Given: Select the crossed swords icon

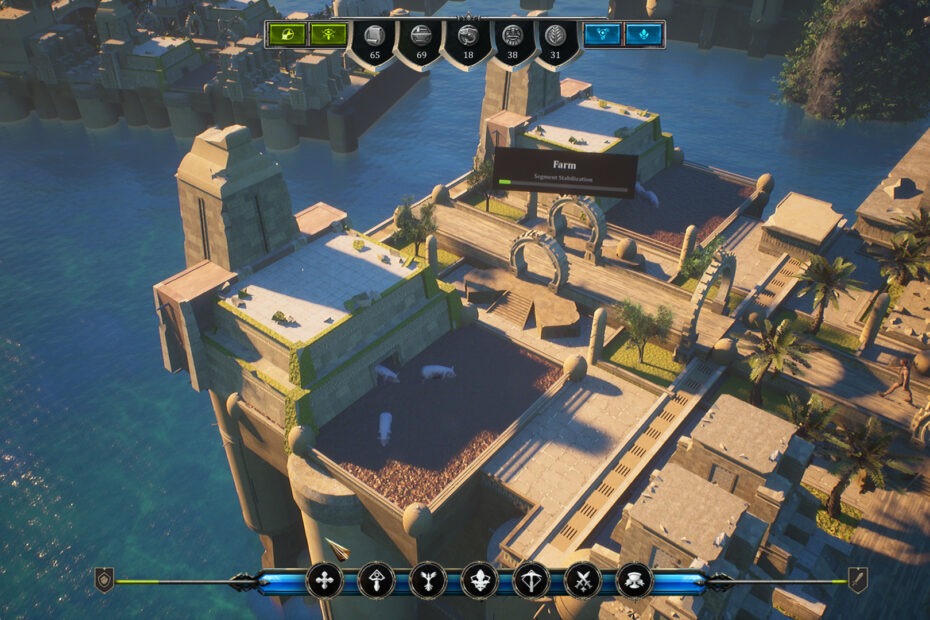Looking at the screenshot, I should tap(583, 580).
